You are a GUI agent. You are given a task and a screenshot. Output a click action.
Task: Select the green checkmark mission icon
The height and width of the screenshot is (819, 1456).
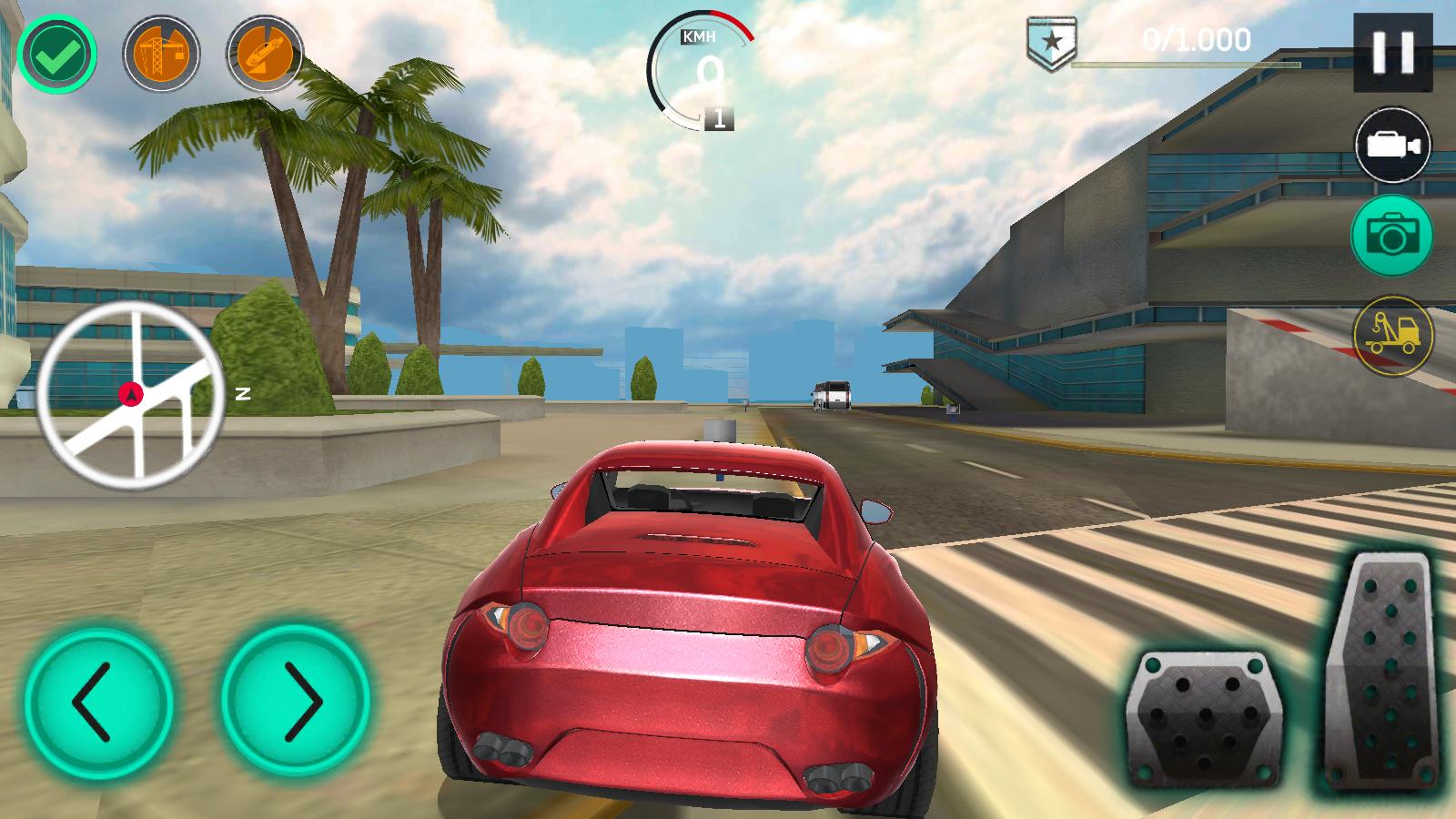pos(57,55)
